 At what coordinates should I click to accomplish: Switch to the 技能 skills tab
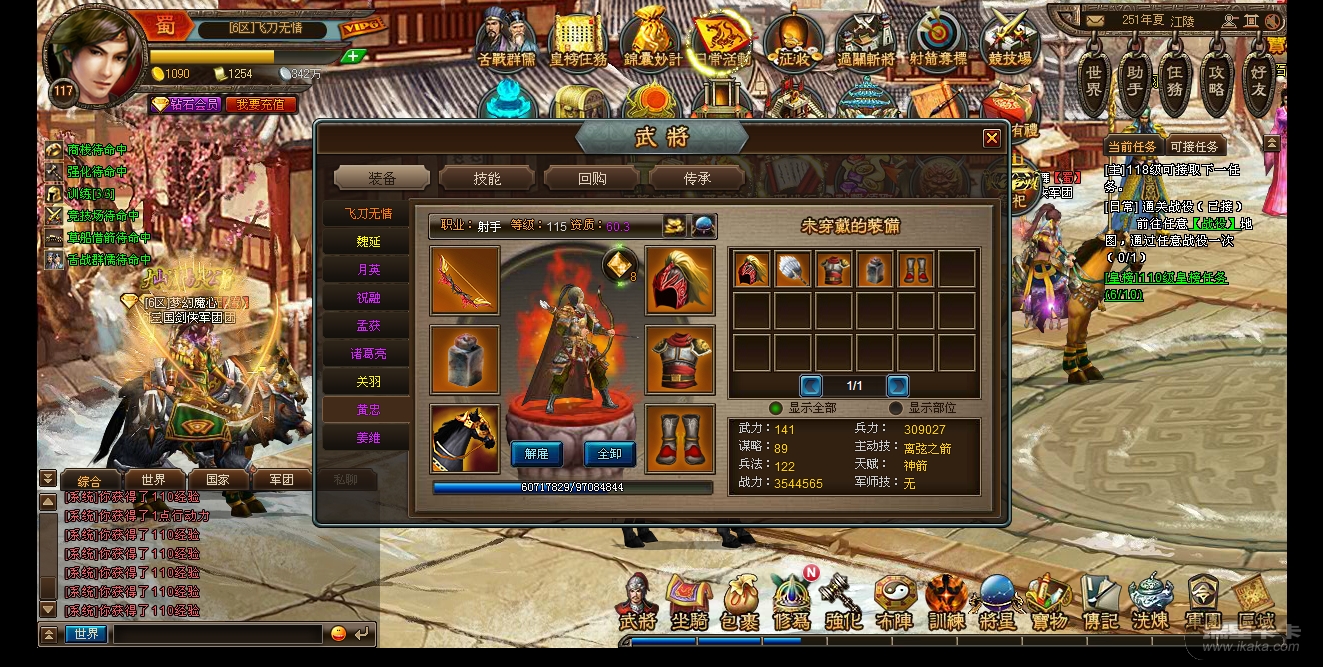pos(487,178)
